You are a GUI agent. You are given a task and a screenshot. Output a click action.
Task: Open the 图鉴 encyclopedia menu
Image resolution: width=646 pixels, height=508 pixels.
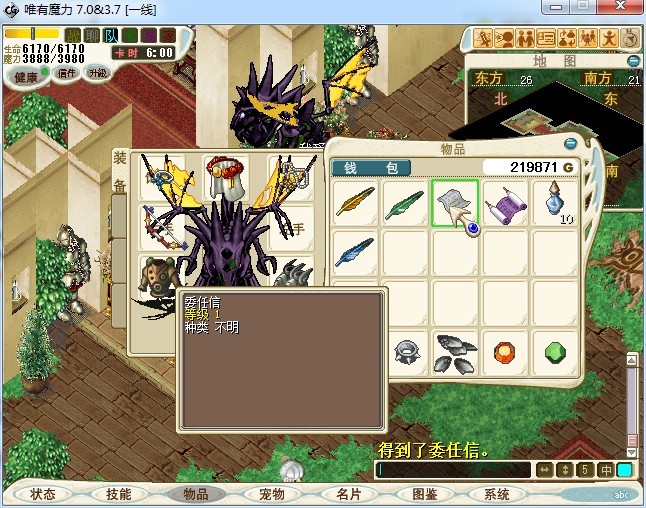pos(424,494)
